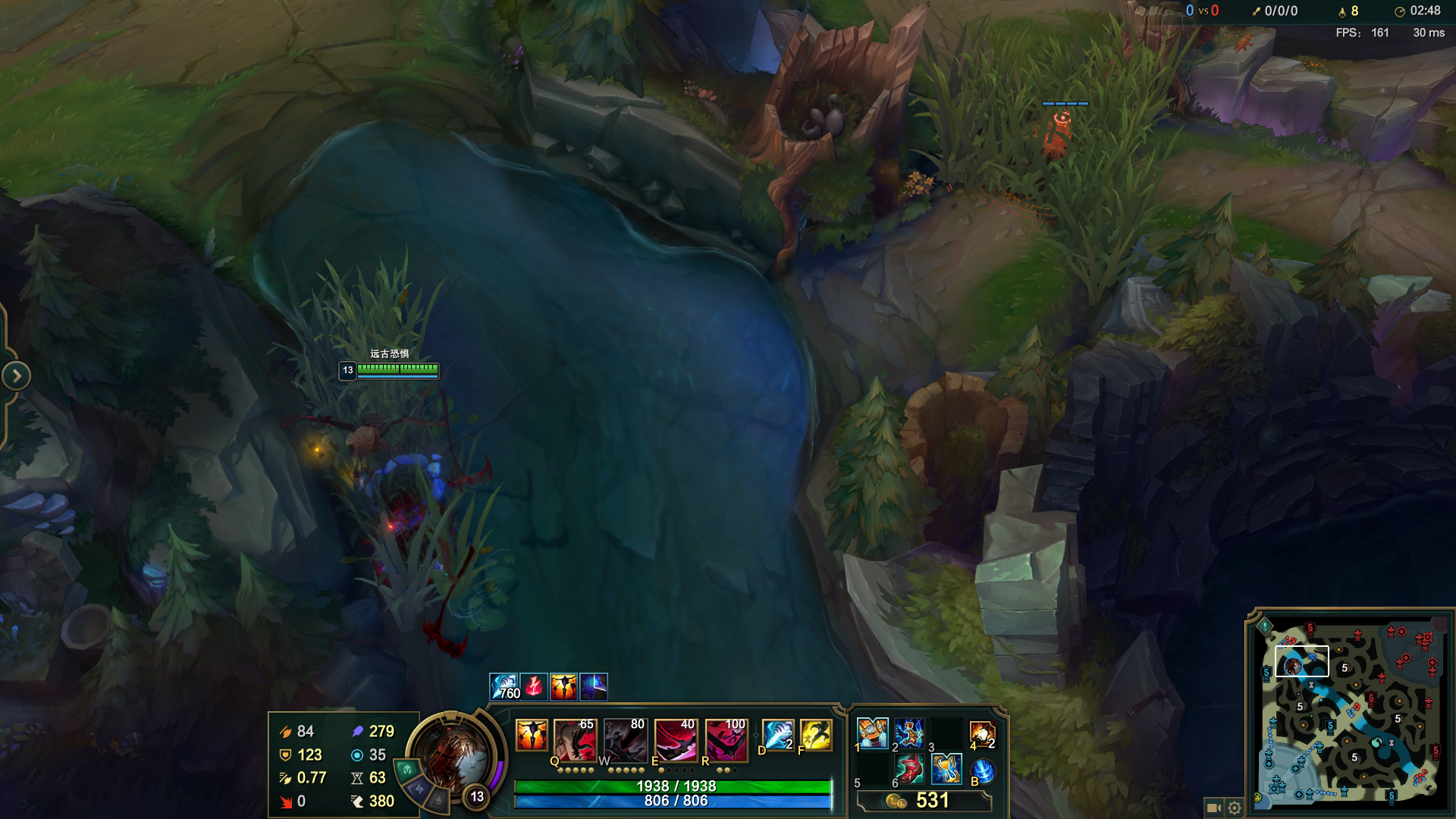Use the yellow Flash summoner spell
The width and height of the screenshot is (1456, 819).
[x=816, y=735]
